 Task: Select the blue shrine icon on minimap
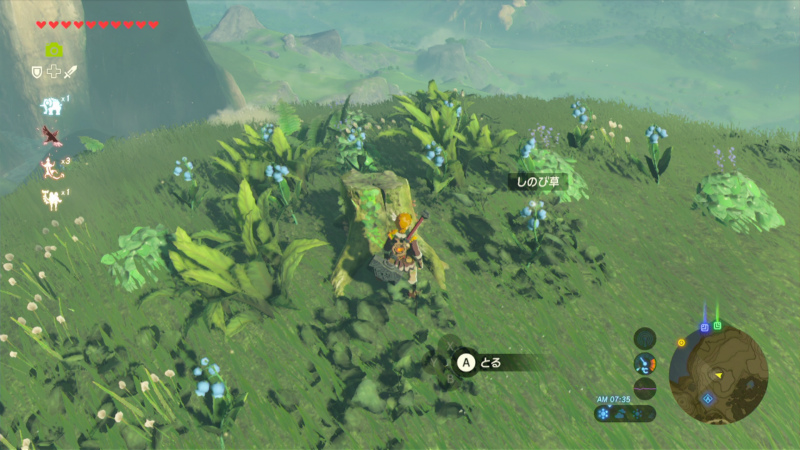tap(708, 398)
